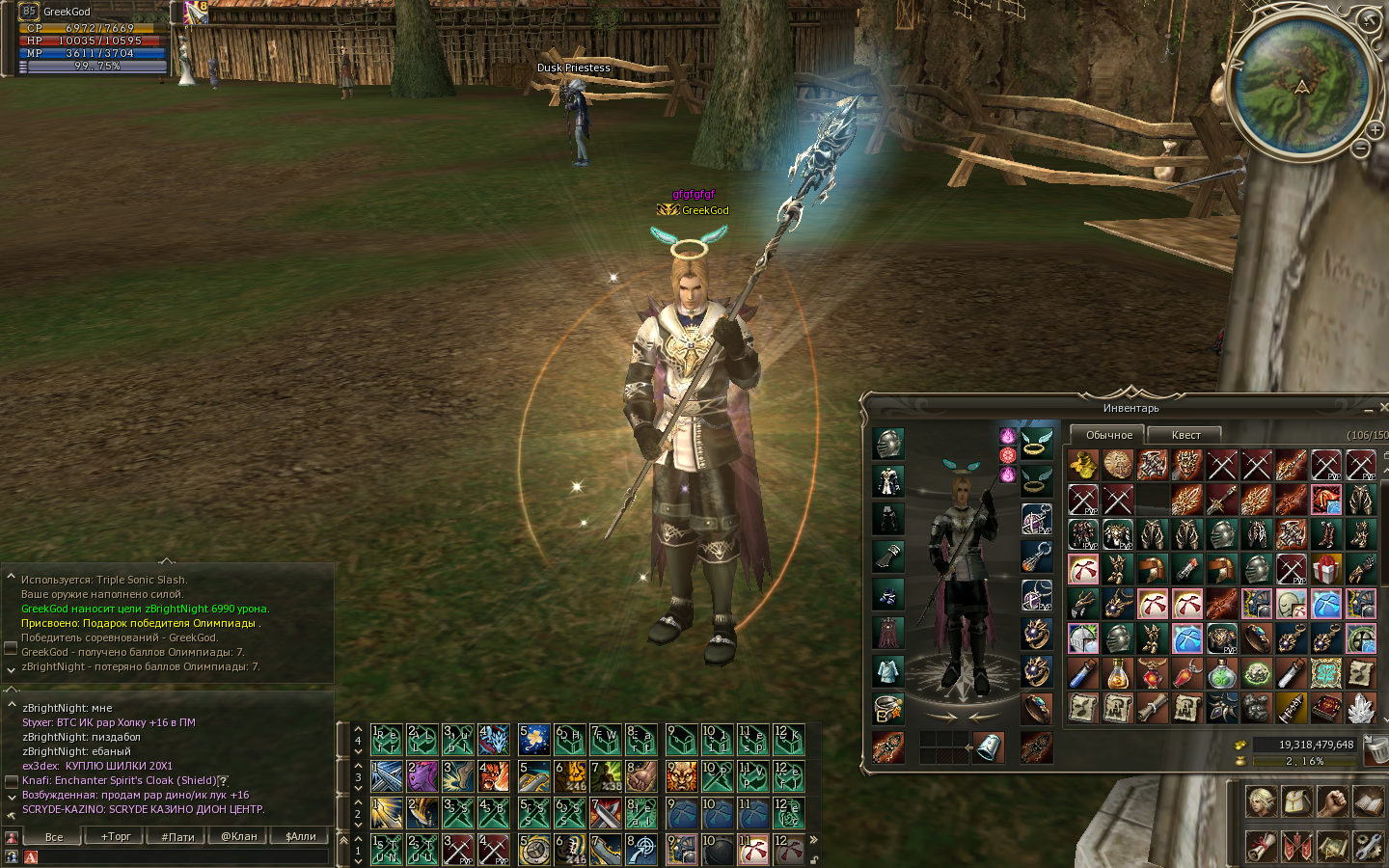
Task: Choose the white crystal item
Action: [1361, 708]
